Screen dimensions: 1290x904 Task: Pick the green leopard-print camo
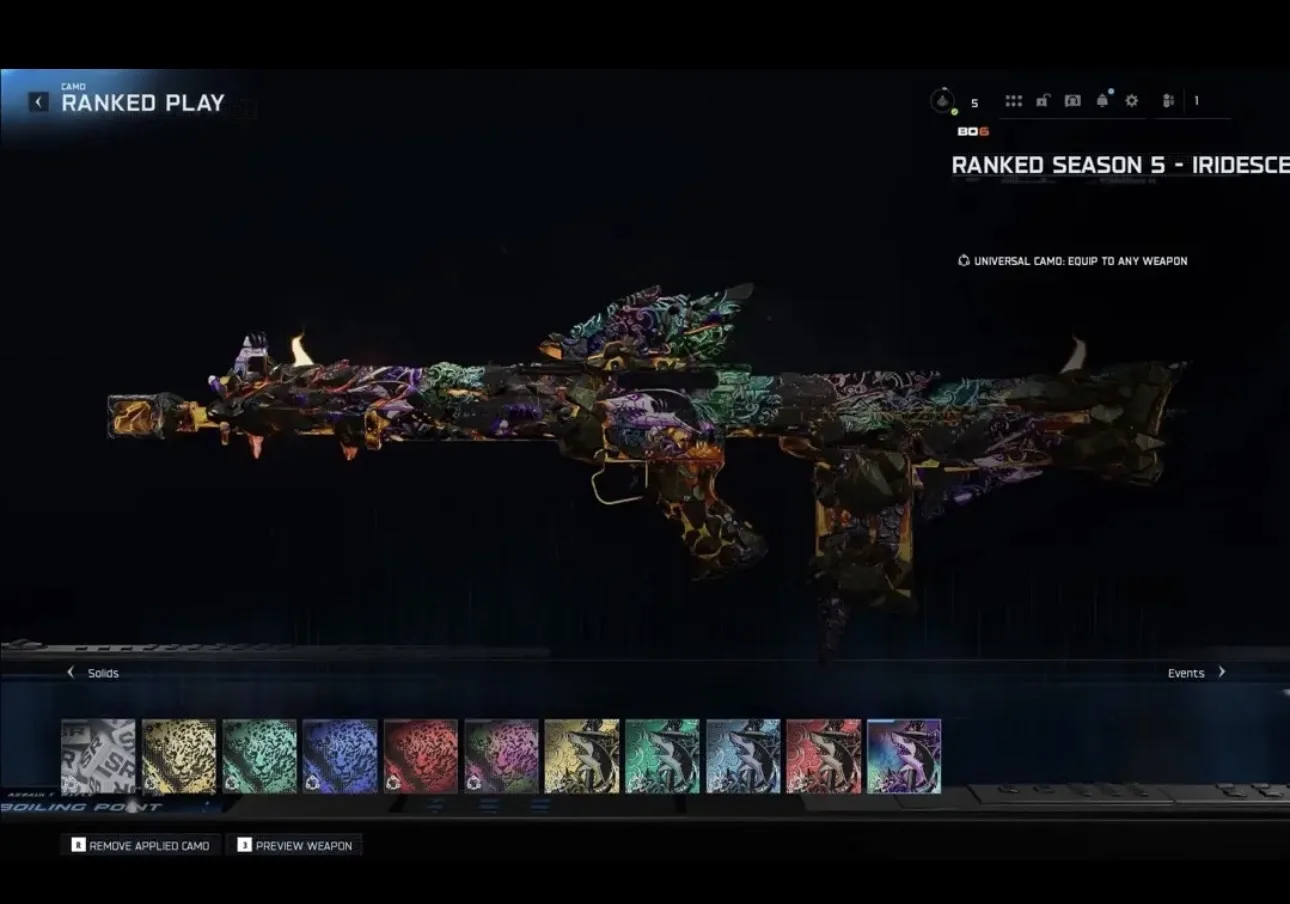point(260,756)
